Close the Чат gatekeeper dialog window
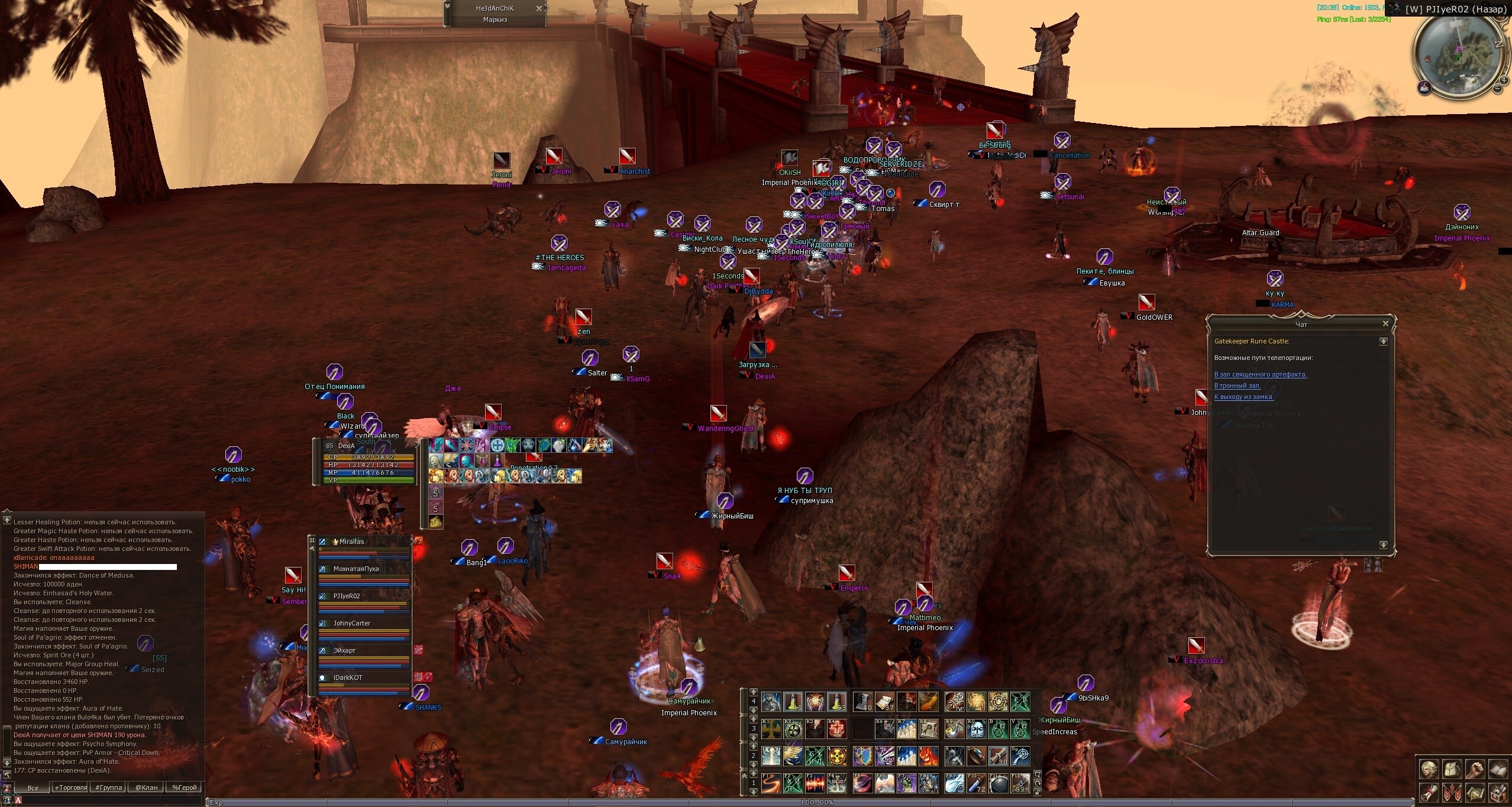 click(1385, 324)
